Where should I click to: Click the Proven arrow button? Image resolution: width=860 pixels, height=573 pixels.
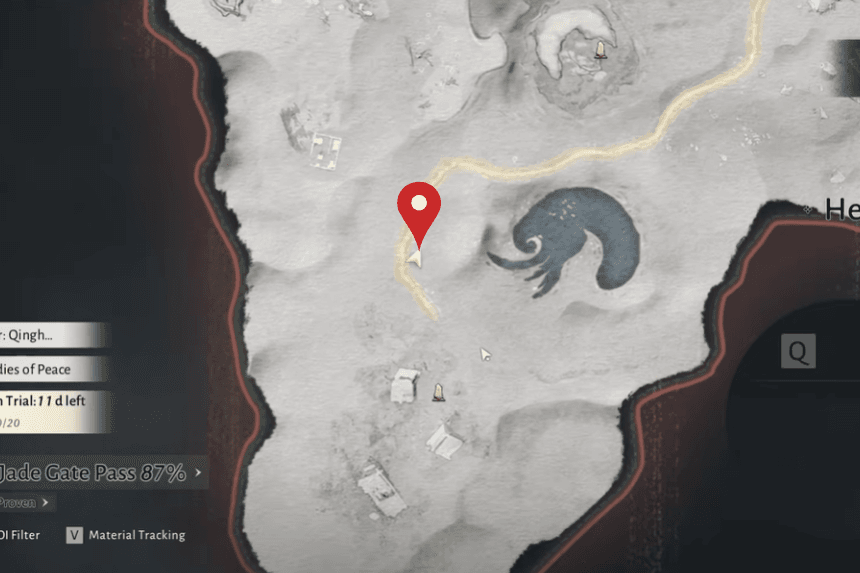[x=26, y=502]
